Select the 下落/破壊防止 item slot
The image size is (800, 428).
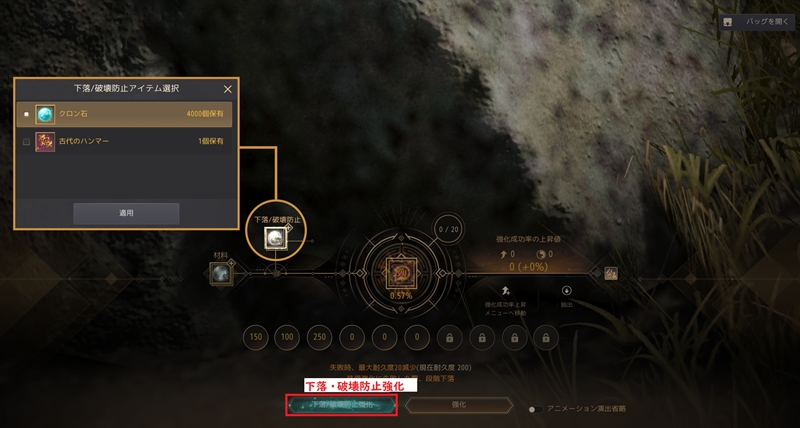coord(272,237)
